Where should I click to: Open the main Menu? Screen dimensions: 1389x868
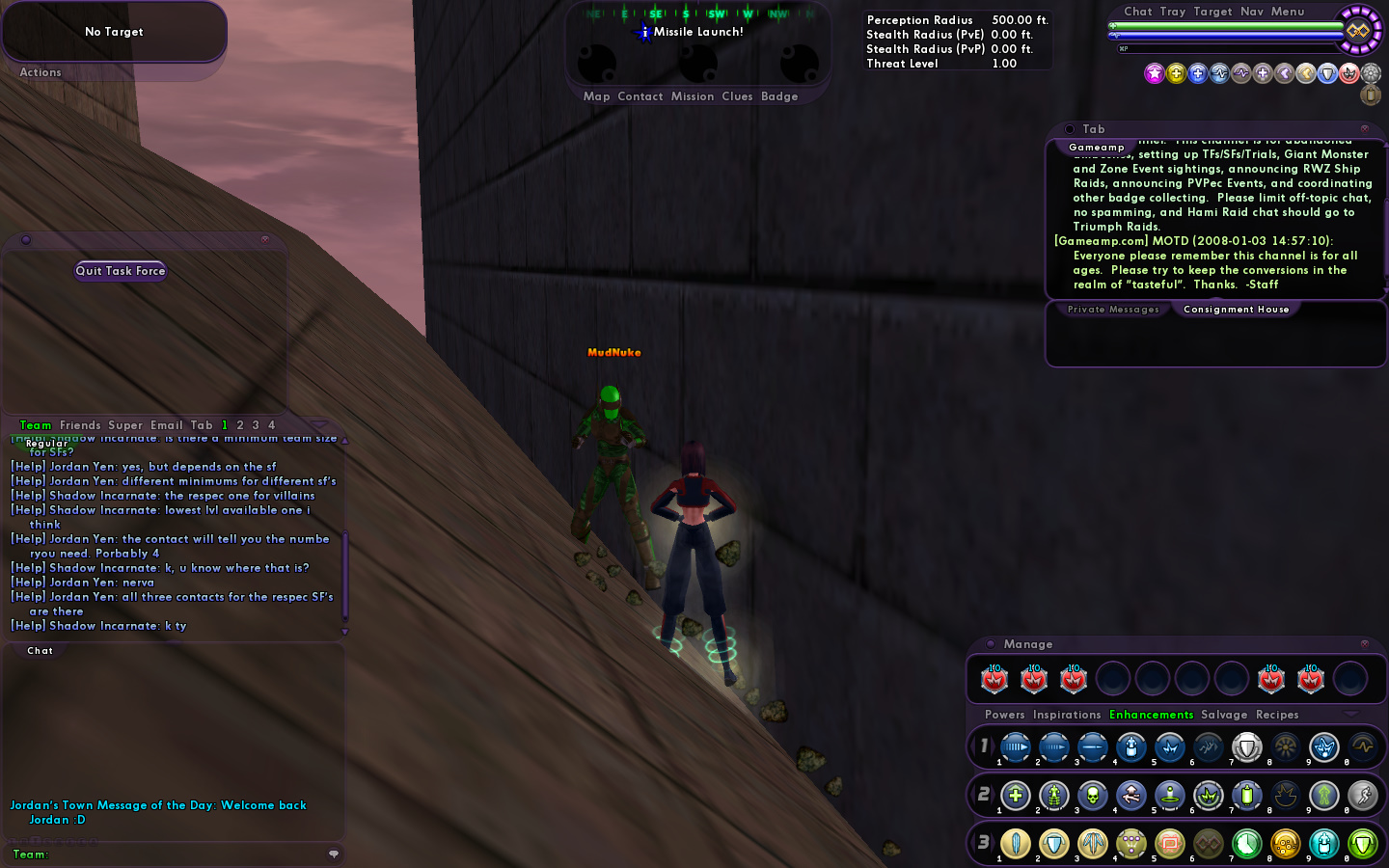point(1288,12)
